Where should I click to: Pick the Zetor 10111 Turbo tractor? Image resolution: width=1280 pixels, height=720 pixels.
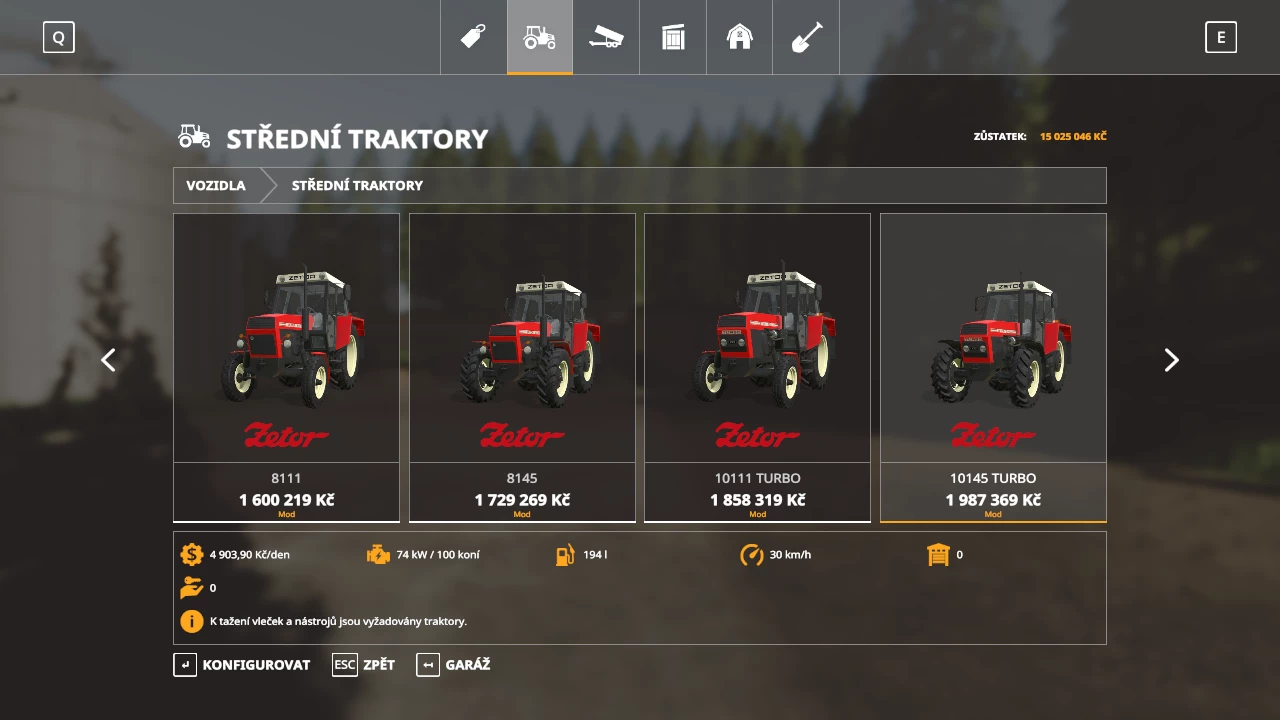tap(757, 367)
